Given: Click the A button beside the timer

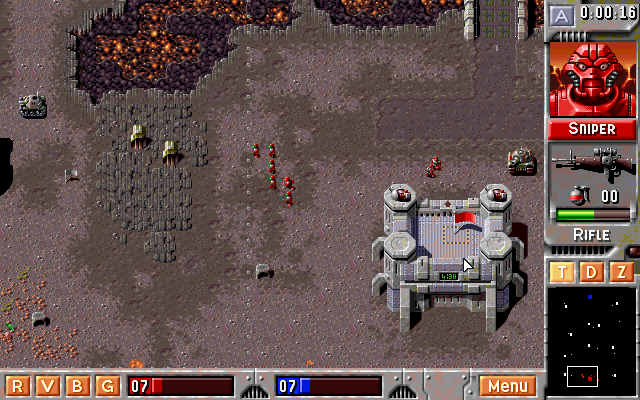Looking at the screenshot, I should (x=562, y=15).
